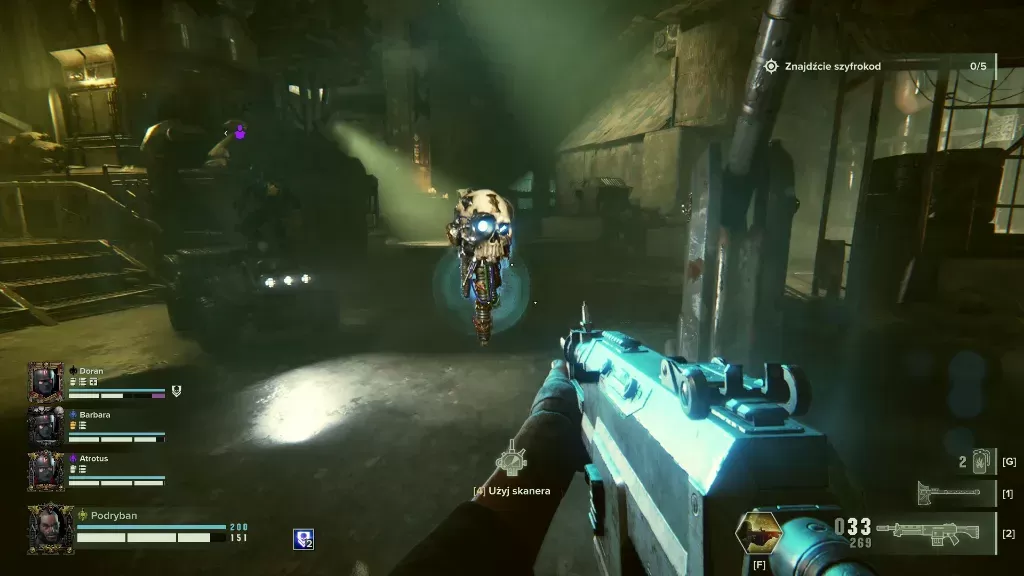Select teammate Atrotus's portrait

click(45, 470)
